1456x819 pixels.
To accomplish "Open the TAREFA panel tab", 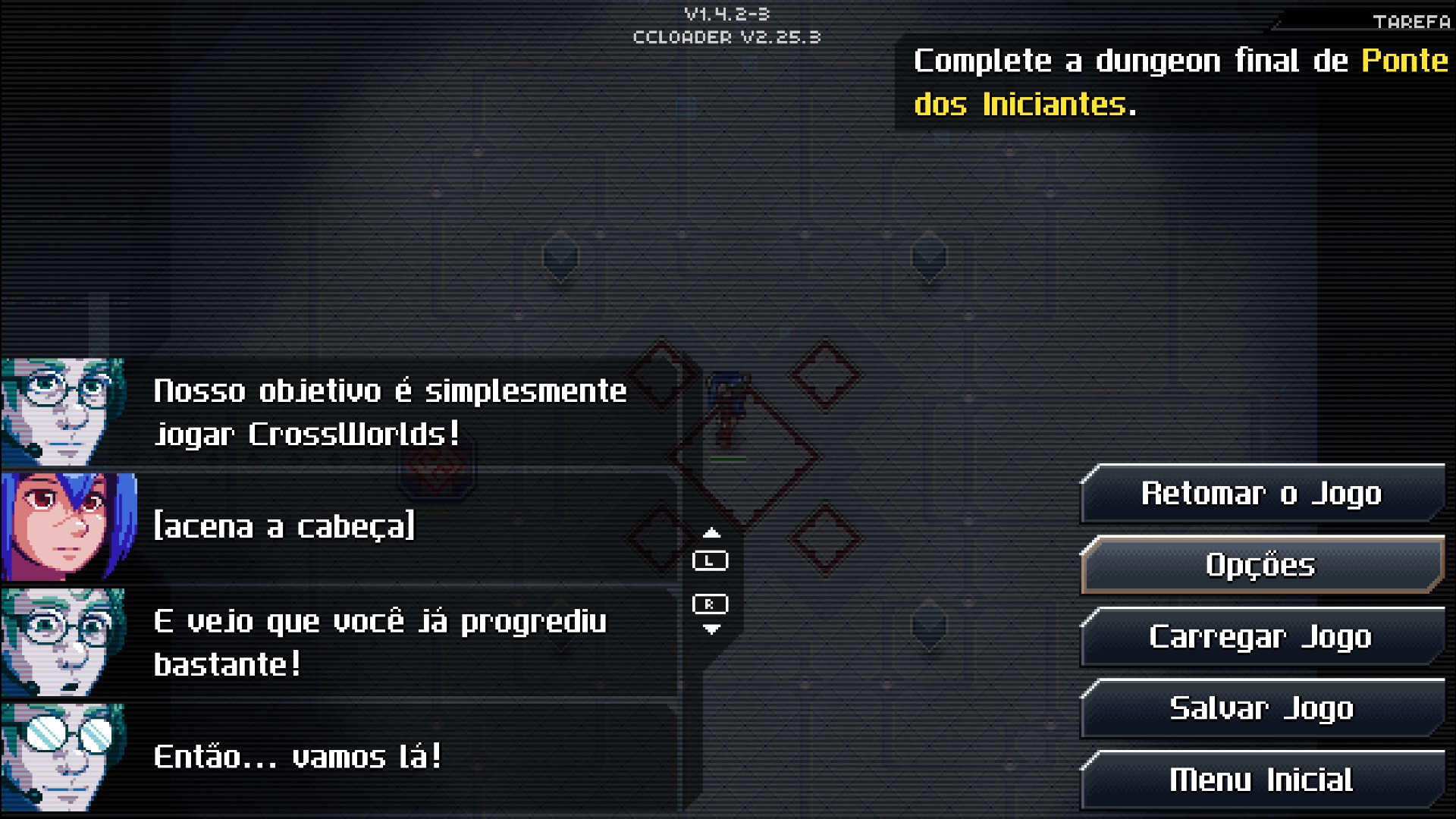I will (x=1410, y=20).
